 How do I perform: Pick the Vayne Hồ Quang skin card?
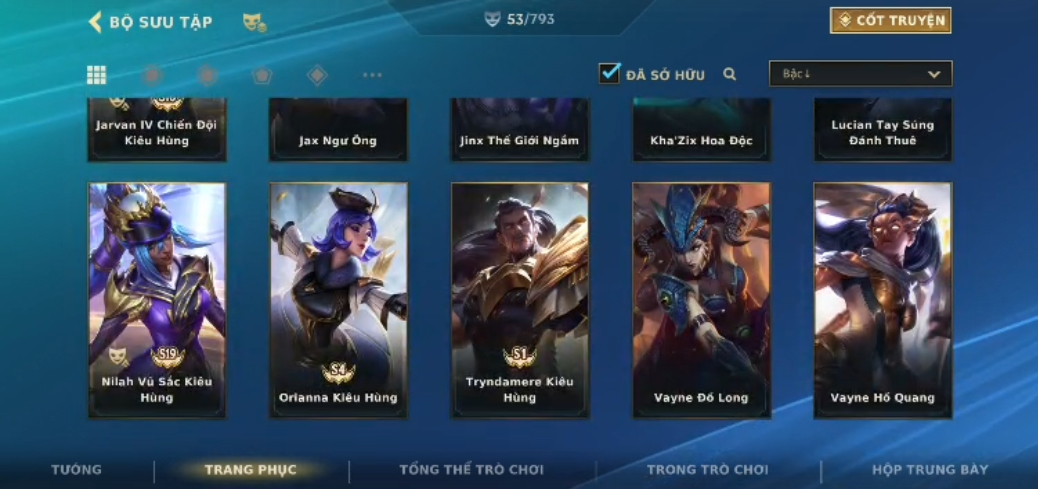tap(882, 299)
